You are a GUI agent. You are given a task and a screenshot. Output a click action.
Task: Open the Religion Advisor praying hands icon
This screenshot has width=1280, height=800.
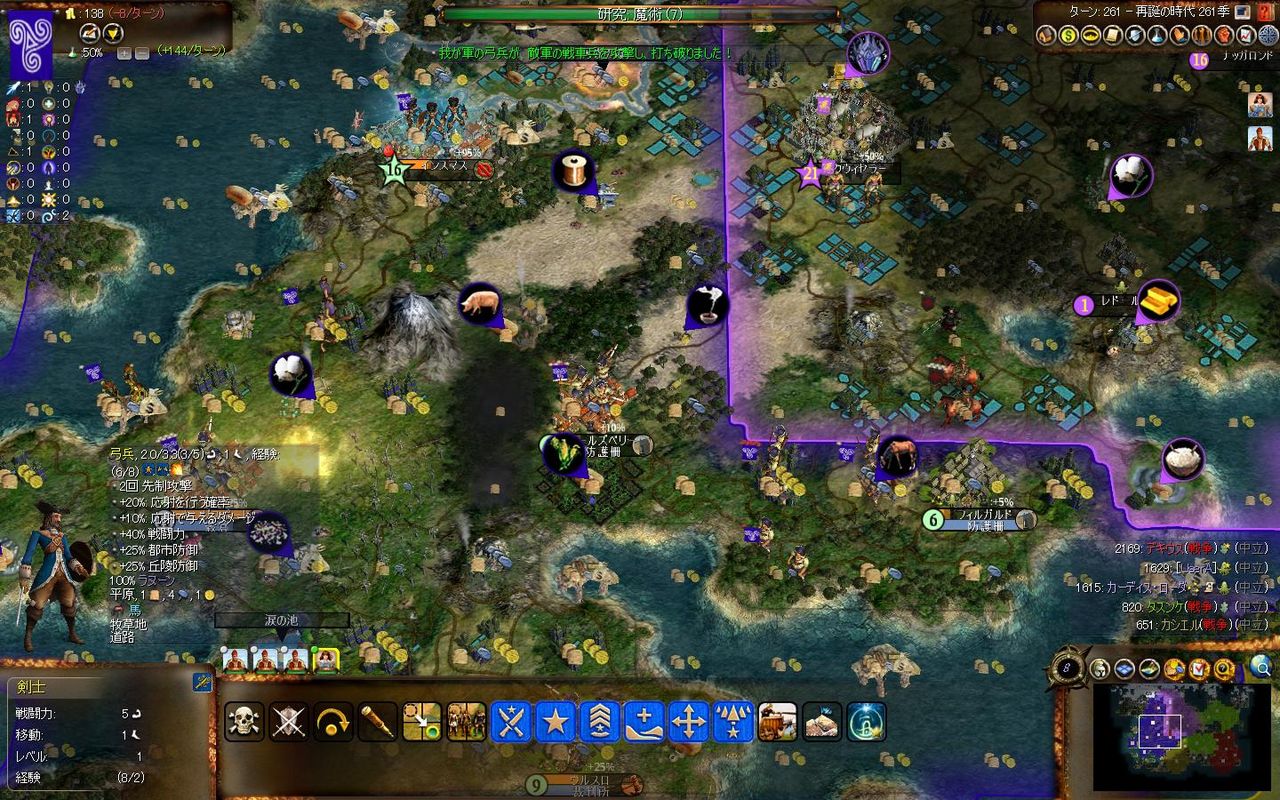point(1182,36)
